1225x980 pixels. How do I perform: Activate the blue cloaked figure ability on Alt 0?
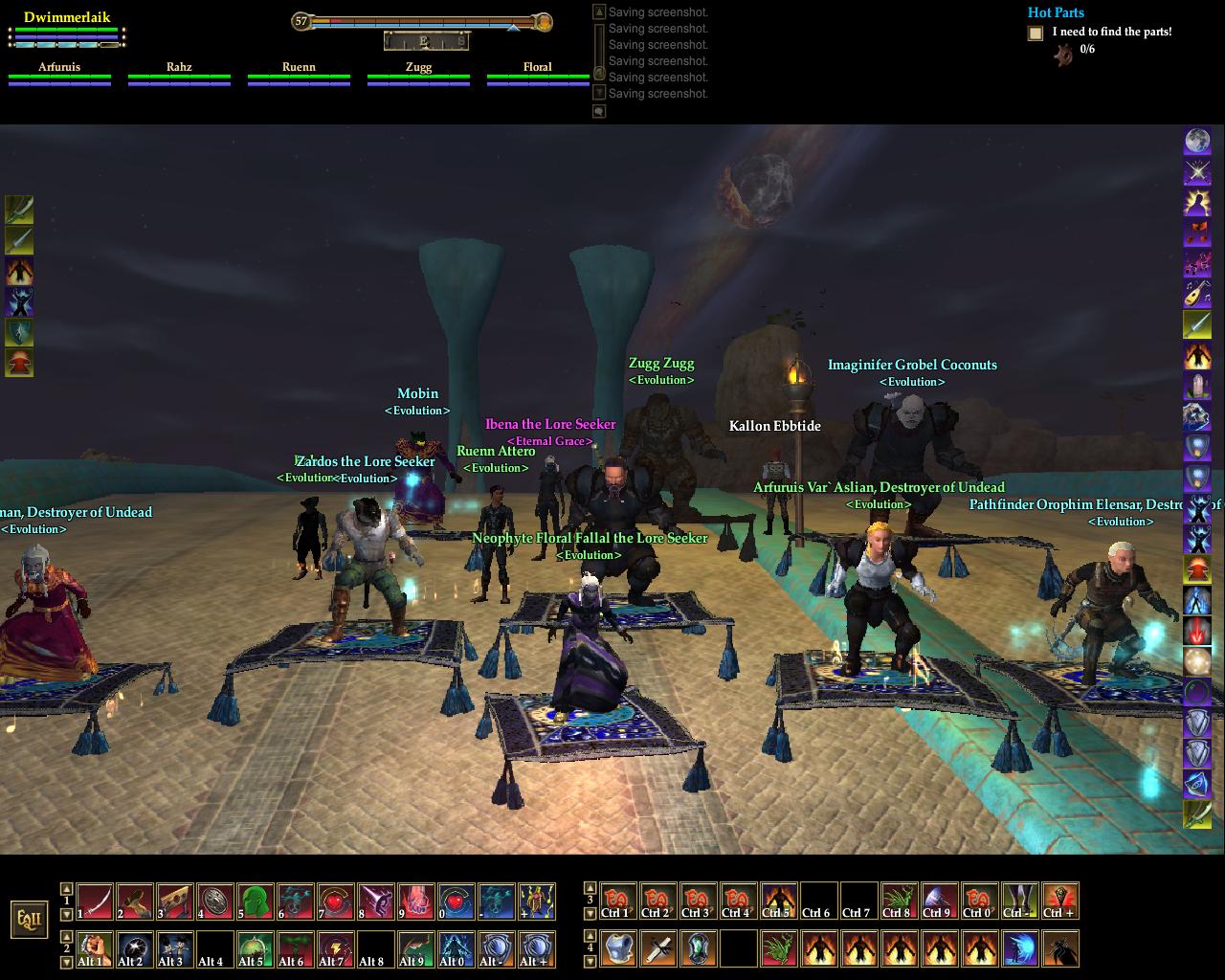coord(457,948)
